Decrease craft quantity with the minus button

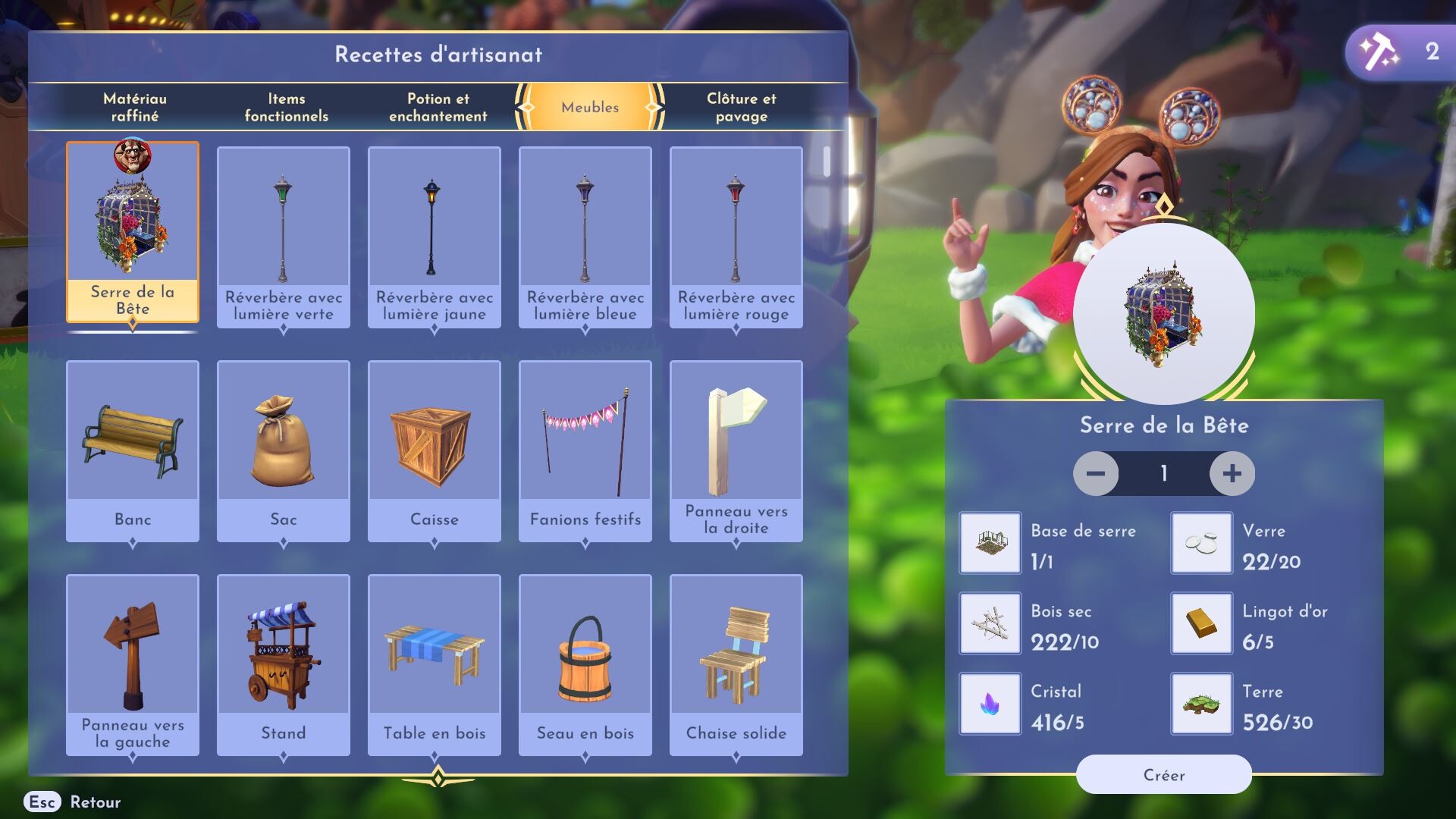tap(1096, 473)
